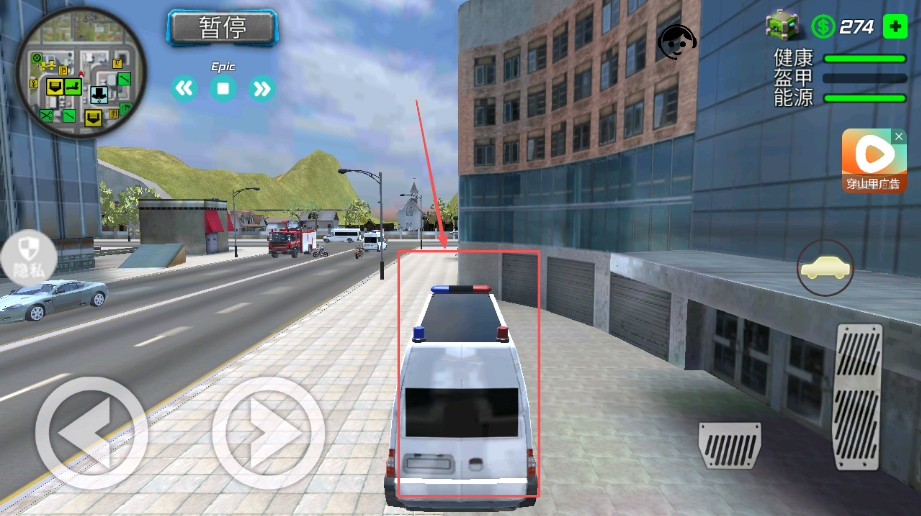Add more cash with green plus button
The width and height of the screenshot is (921, 516).
tap(895, 27)
